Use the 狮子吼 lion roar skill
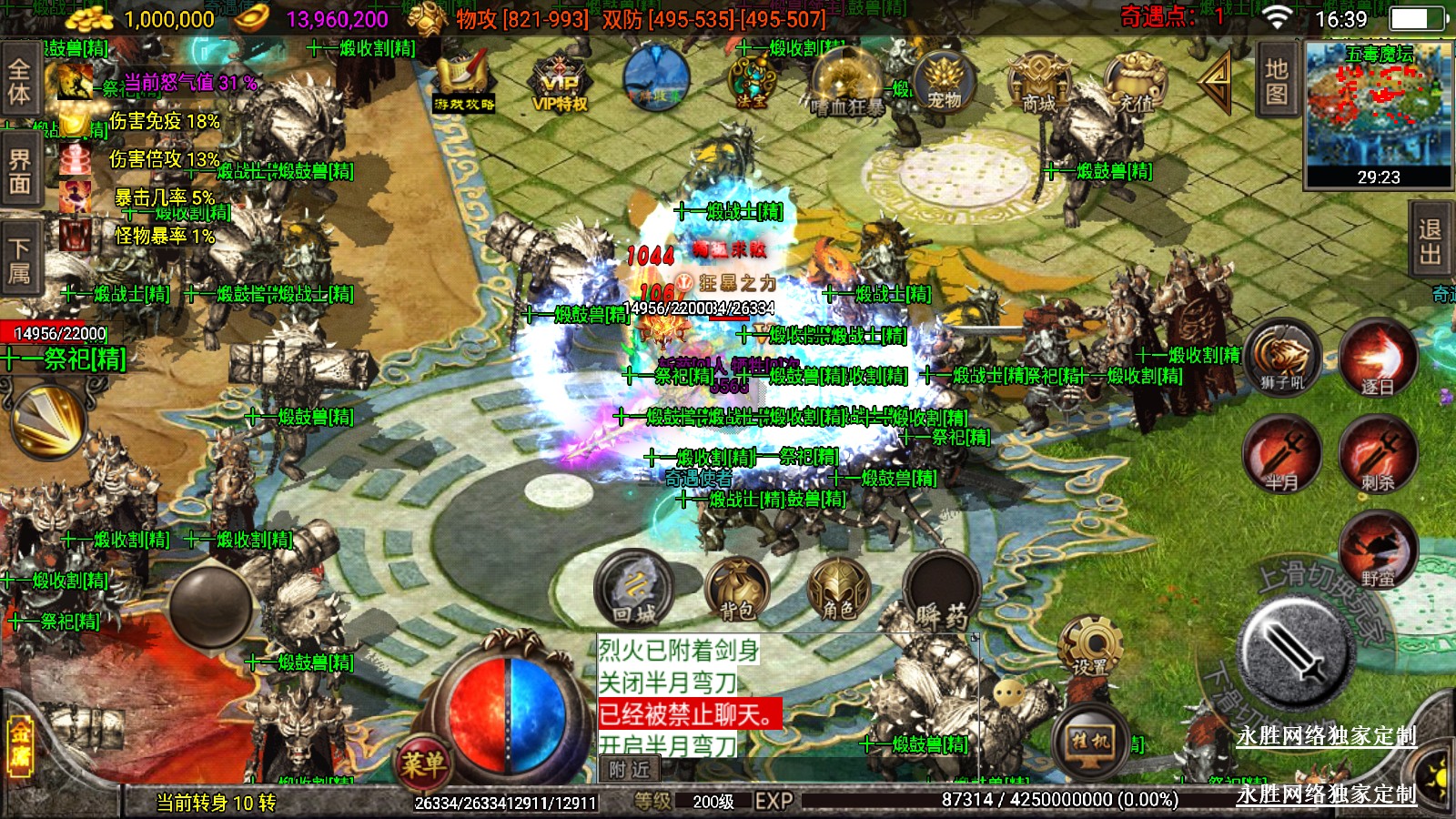Viewport: 1456px width, 819px height. coord(1282,357)
